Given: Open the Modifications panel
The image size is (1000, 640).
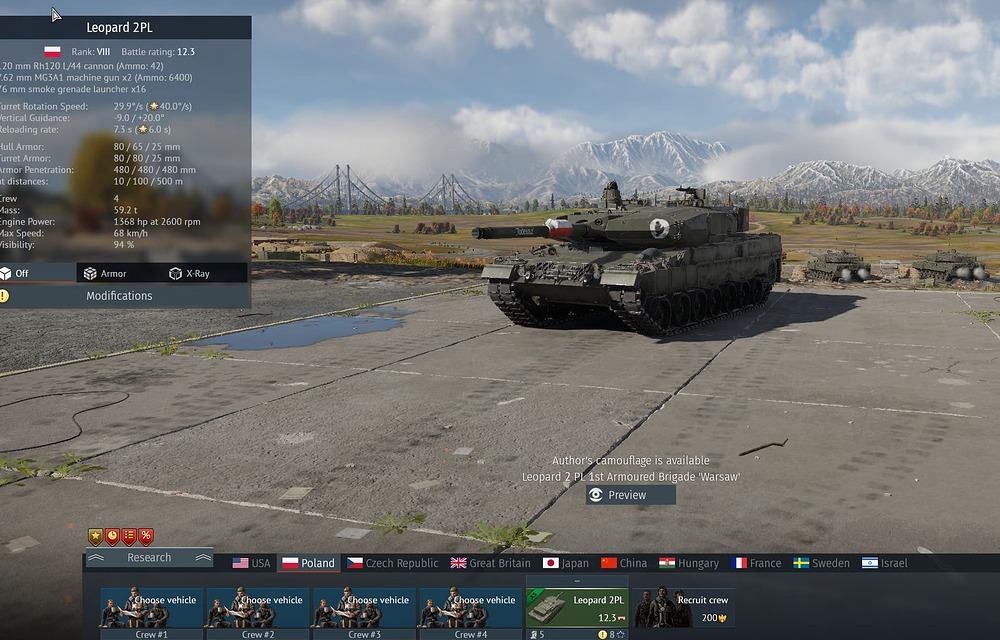Looking at the screenshot, I should tap(119, 296).
